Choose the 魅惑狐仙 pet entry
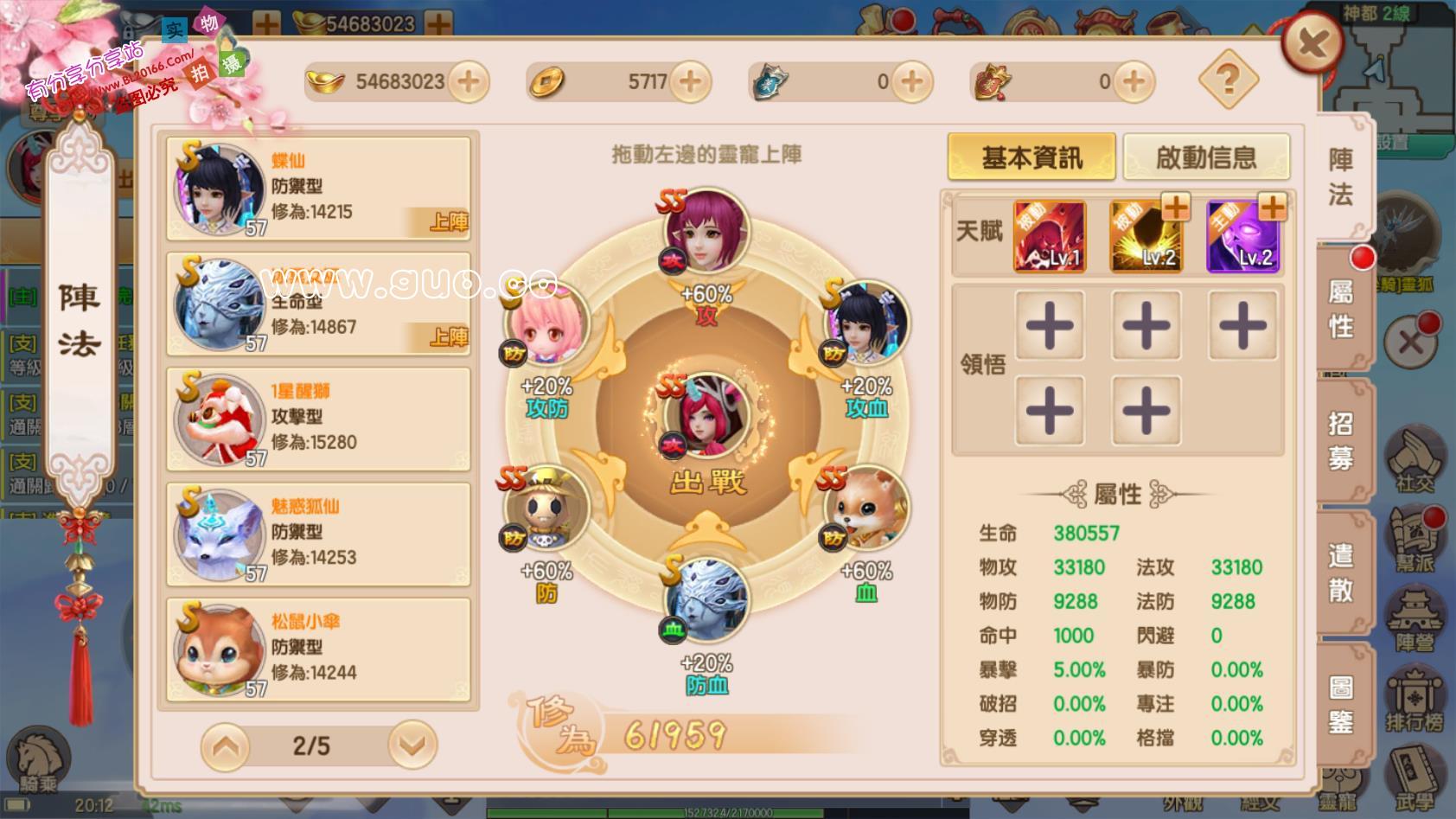The width and height of the screenshot is (1456, 819). pyautogui.click(x=318, y=534)
